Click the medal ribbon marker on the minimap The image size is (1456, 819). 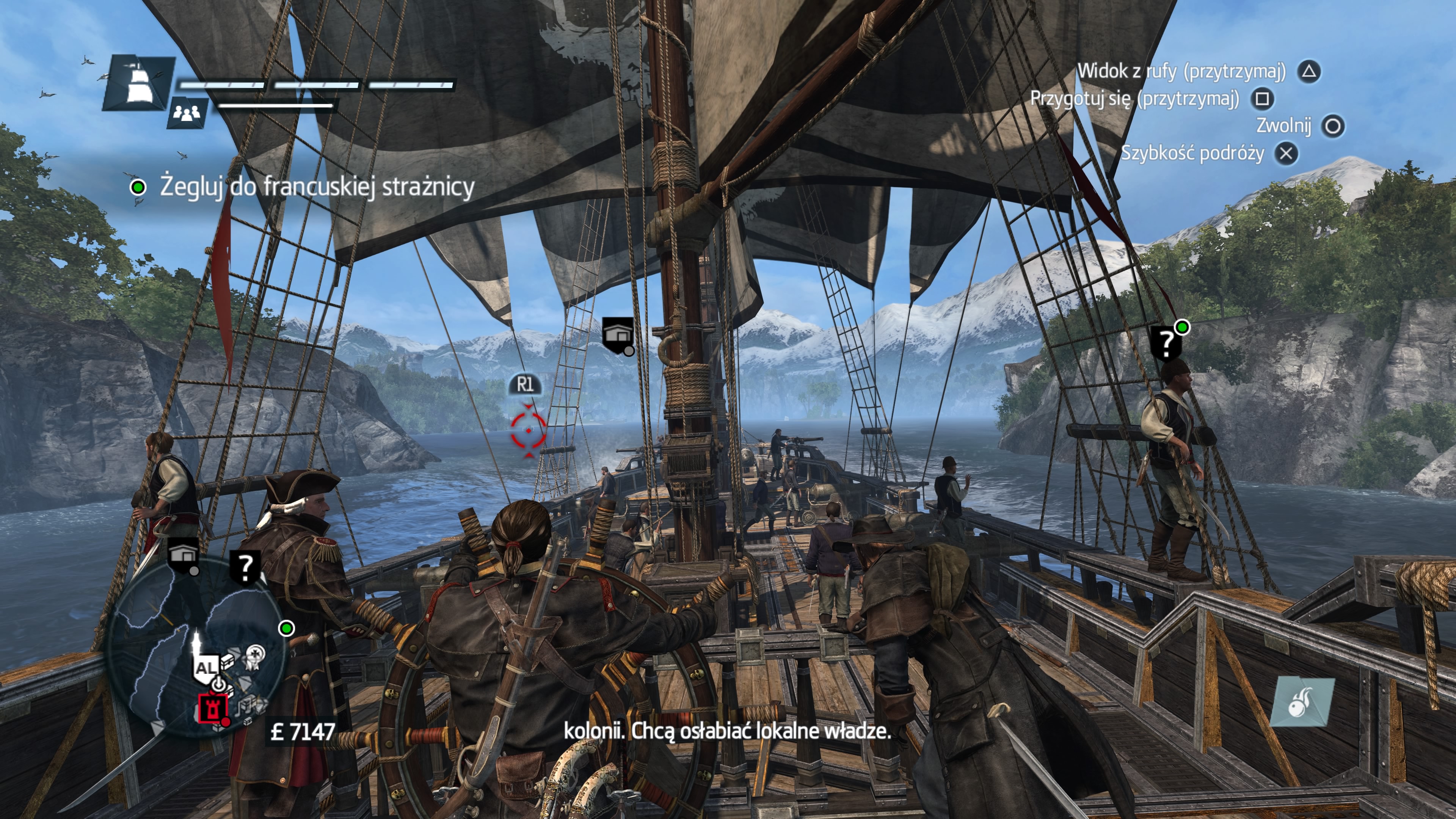(x=255, y=656)
